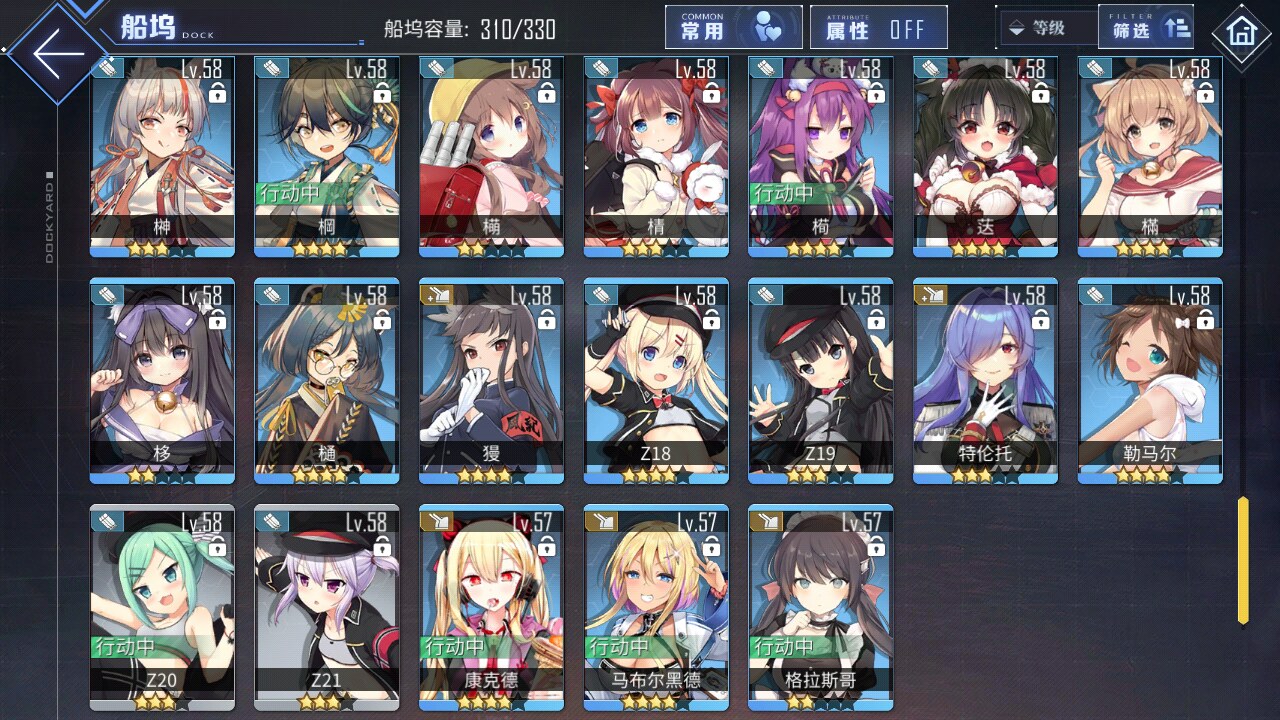The image size is (1280, 720).
Task: Select the 特伦托 ship card
Action: [x=985, y=380]
